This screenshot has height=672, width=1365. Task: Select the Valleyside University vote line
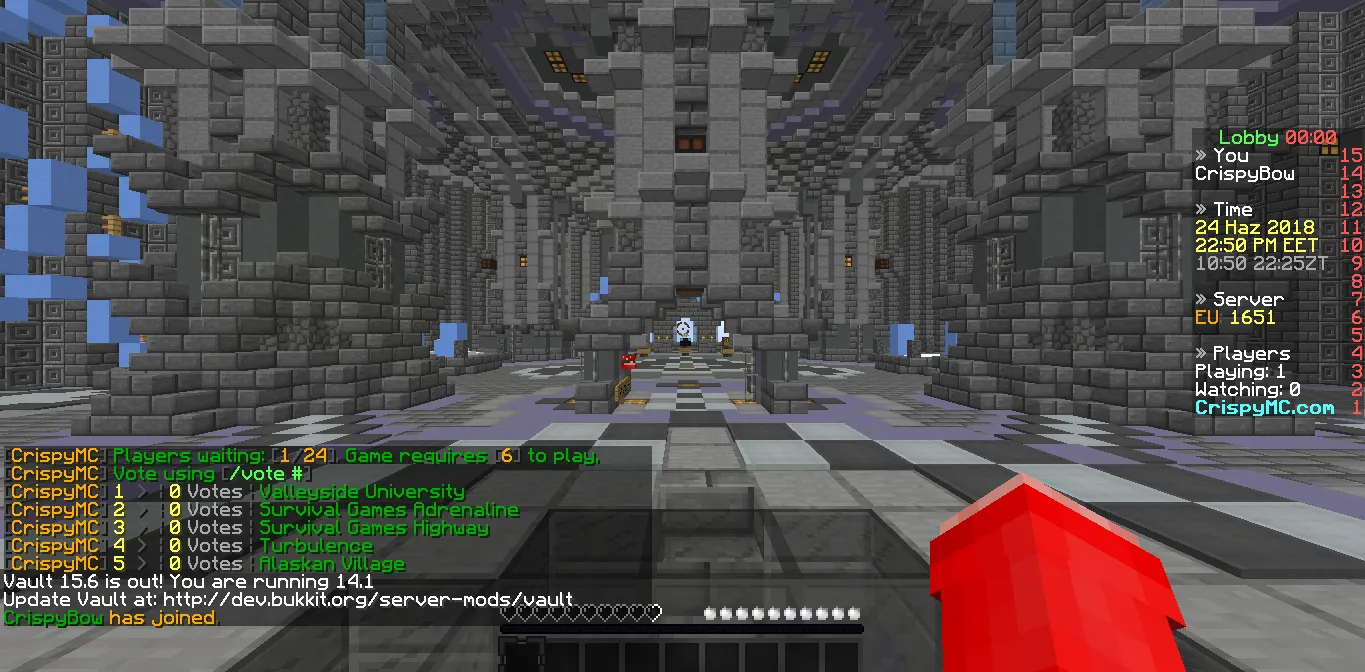(x=361, y=492)
